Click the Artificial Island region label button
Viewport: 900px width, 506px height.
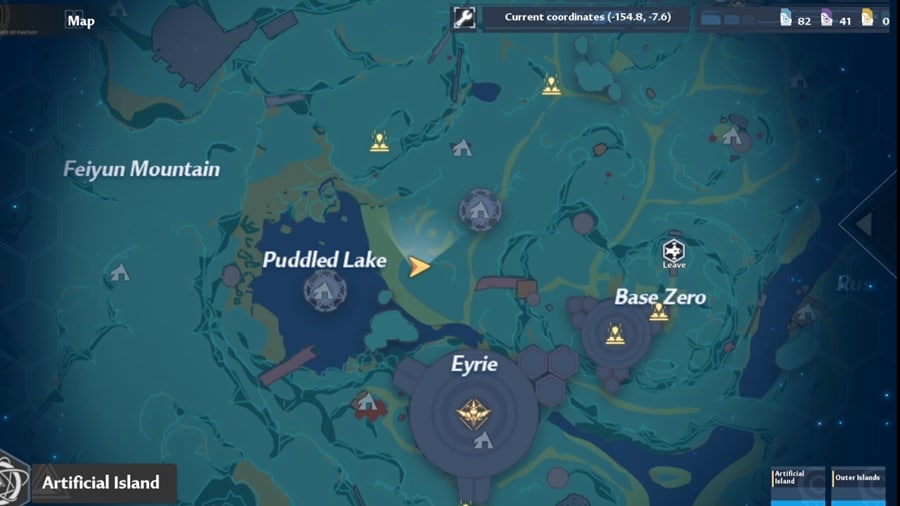(x=100, y=482)
